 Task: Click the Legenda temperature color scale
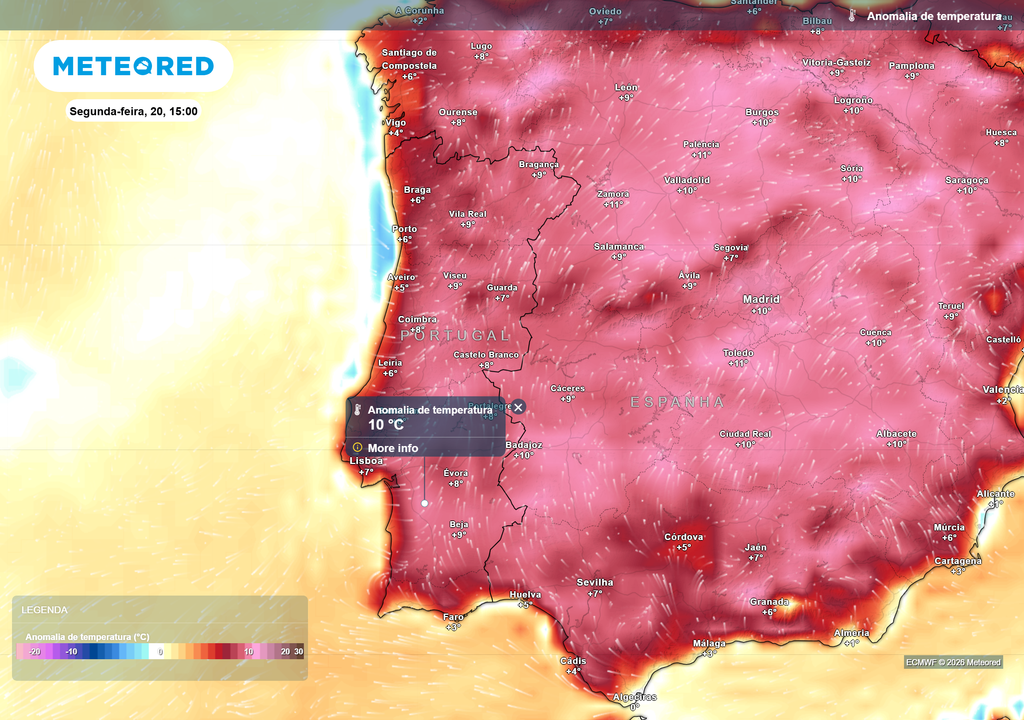point(160,651)
